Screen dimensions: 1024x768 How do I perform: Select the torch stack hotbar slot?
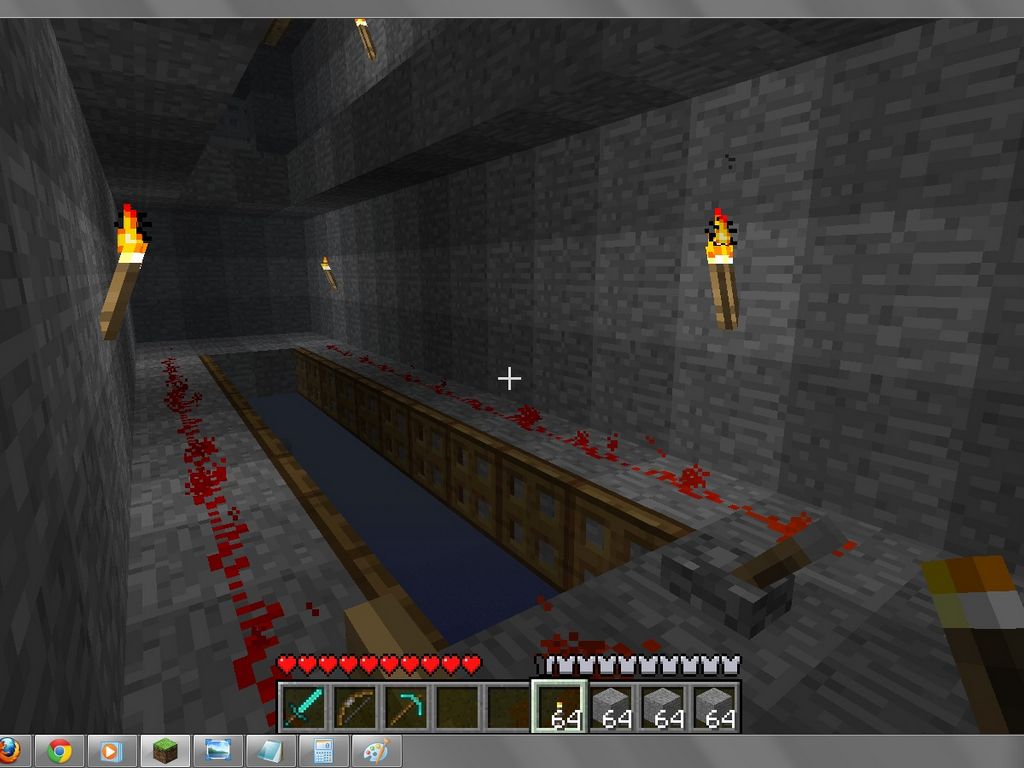click(563, 707)
